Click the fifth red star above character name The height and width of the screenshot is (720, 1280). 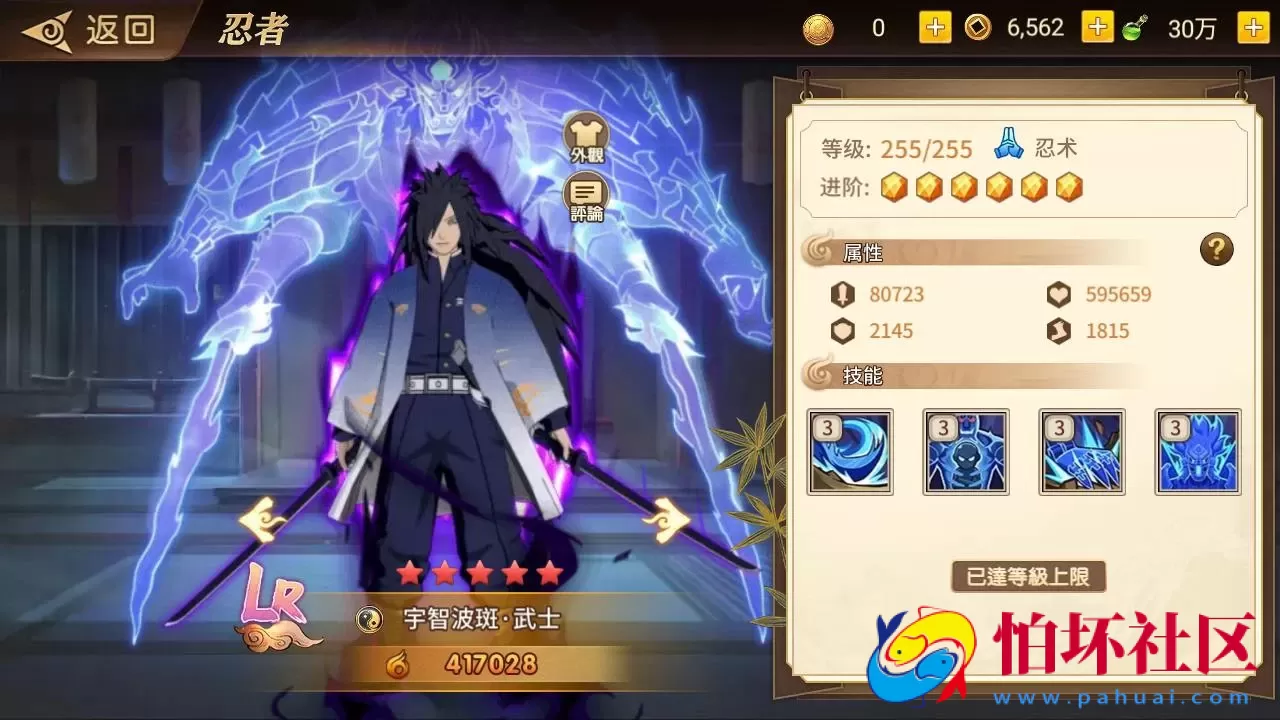[549, 573]
